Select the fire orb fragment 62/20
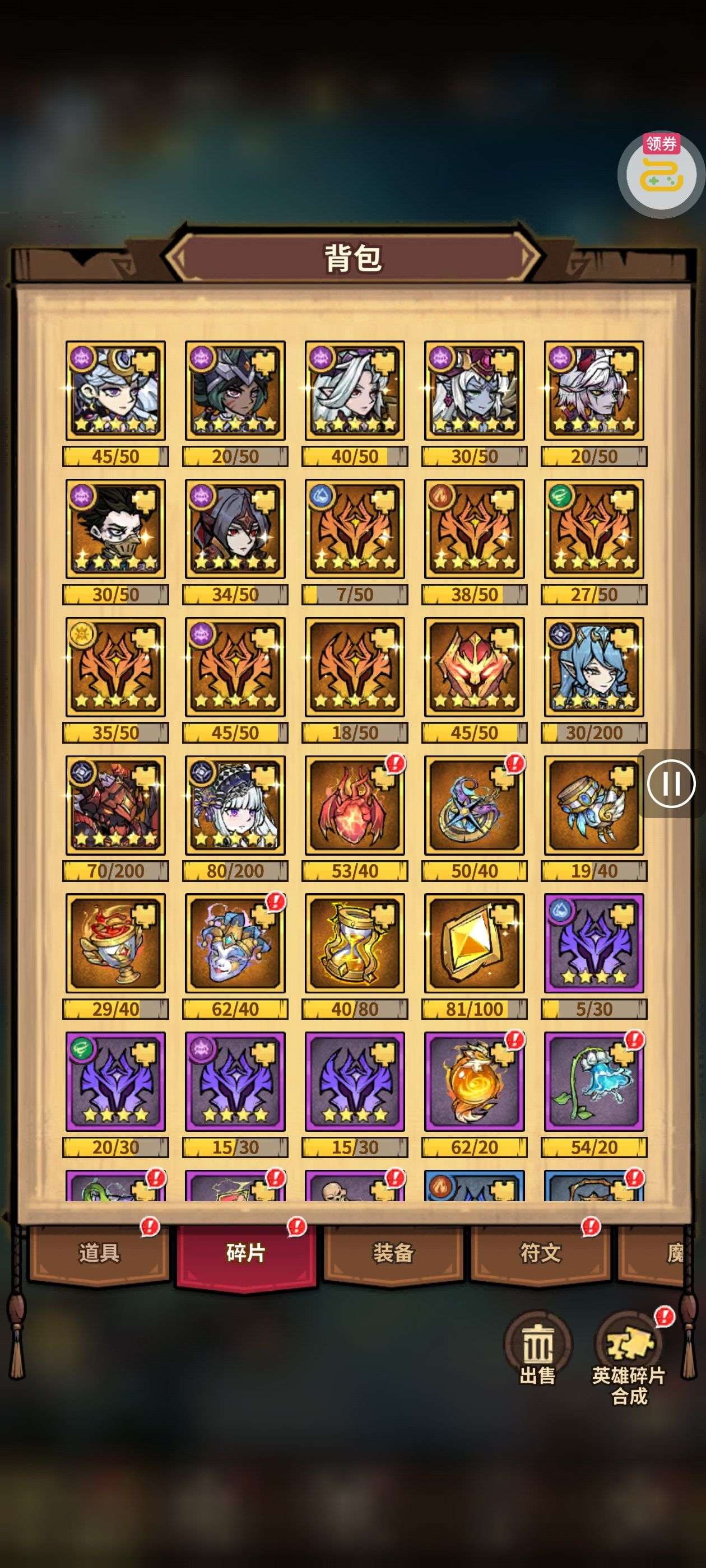706x1568 pixels. (474, 1082)
